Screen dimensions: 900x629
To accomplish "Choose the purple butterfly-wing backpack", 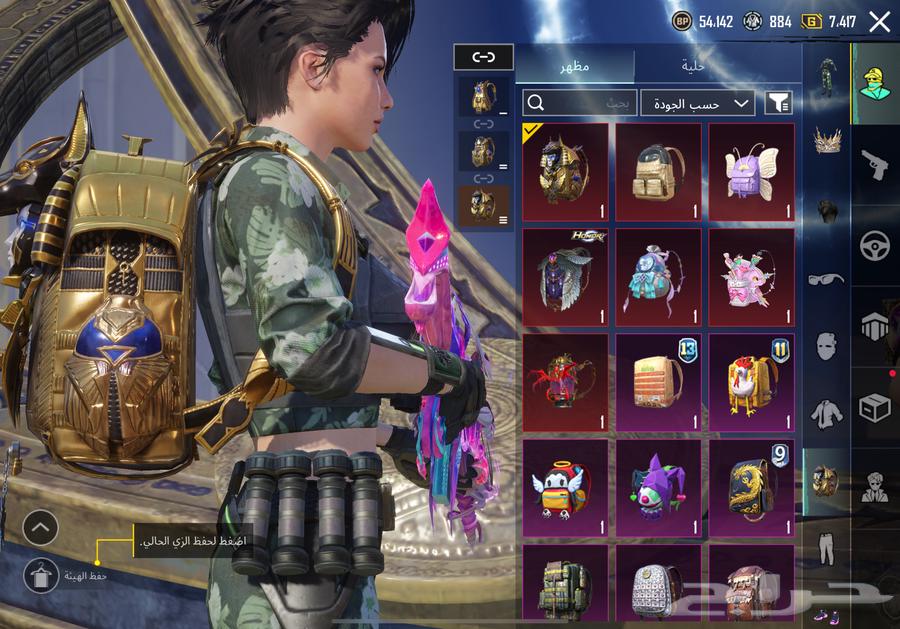I will click(751, 172).
